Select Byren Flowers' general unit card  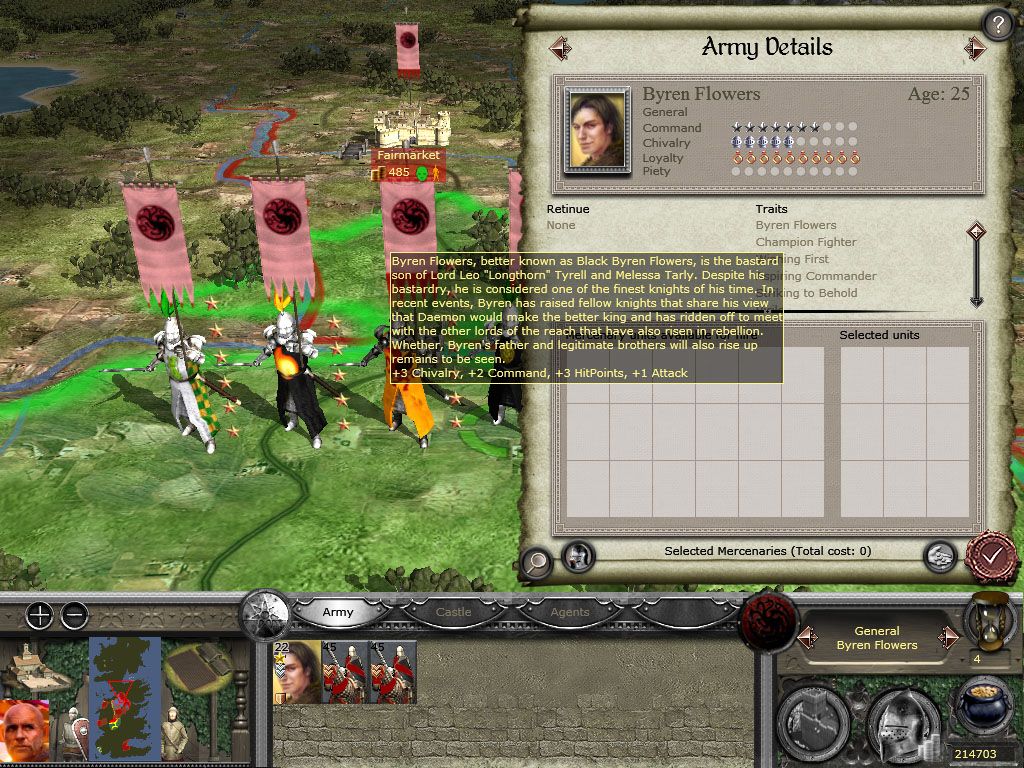(298, 672)
